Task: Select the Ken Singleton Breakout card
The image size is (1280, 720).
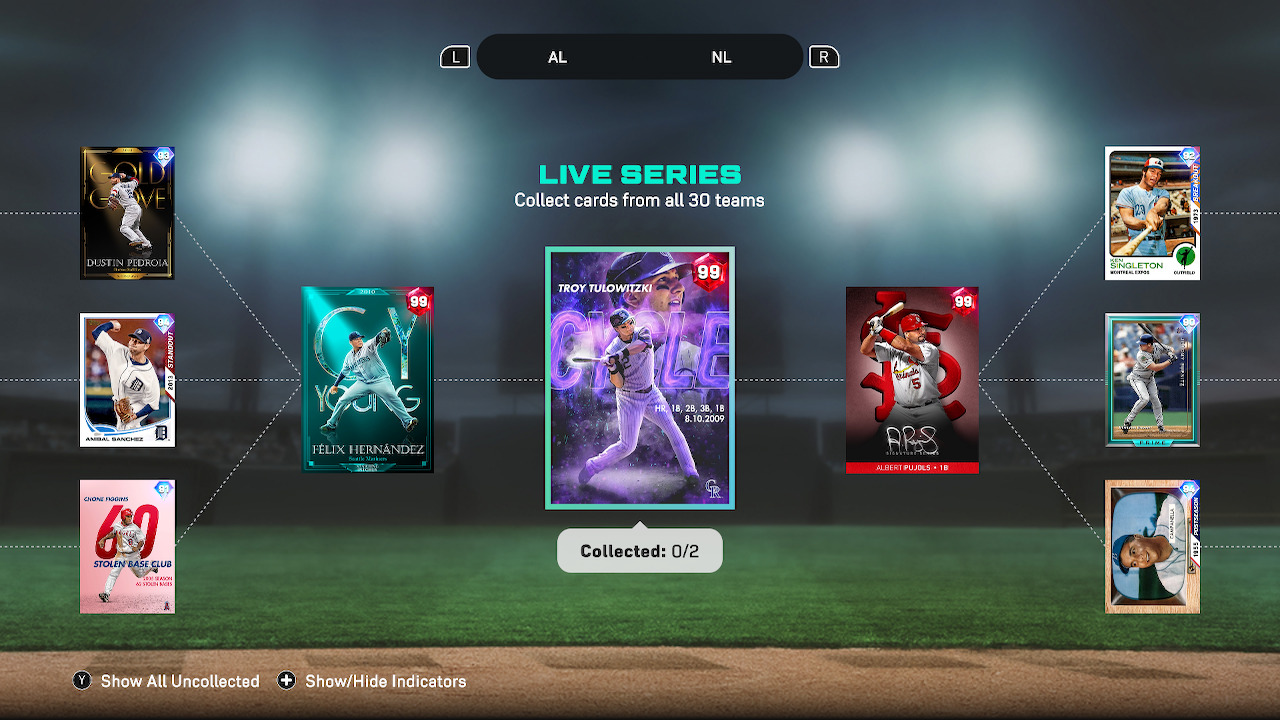Action: click(1152, 213)
